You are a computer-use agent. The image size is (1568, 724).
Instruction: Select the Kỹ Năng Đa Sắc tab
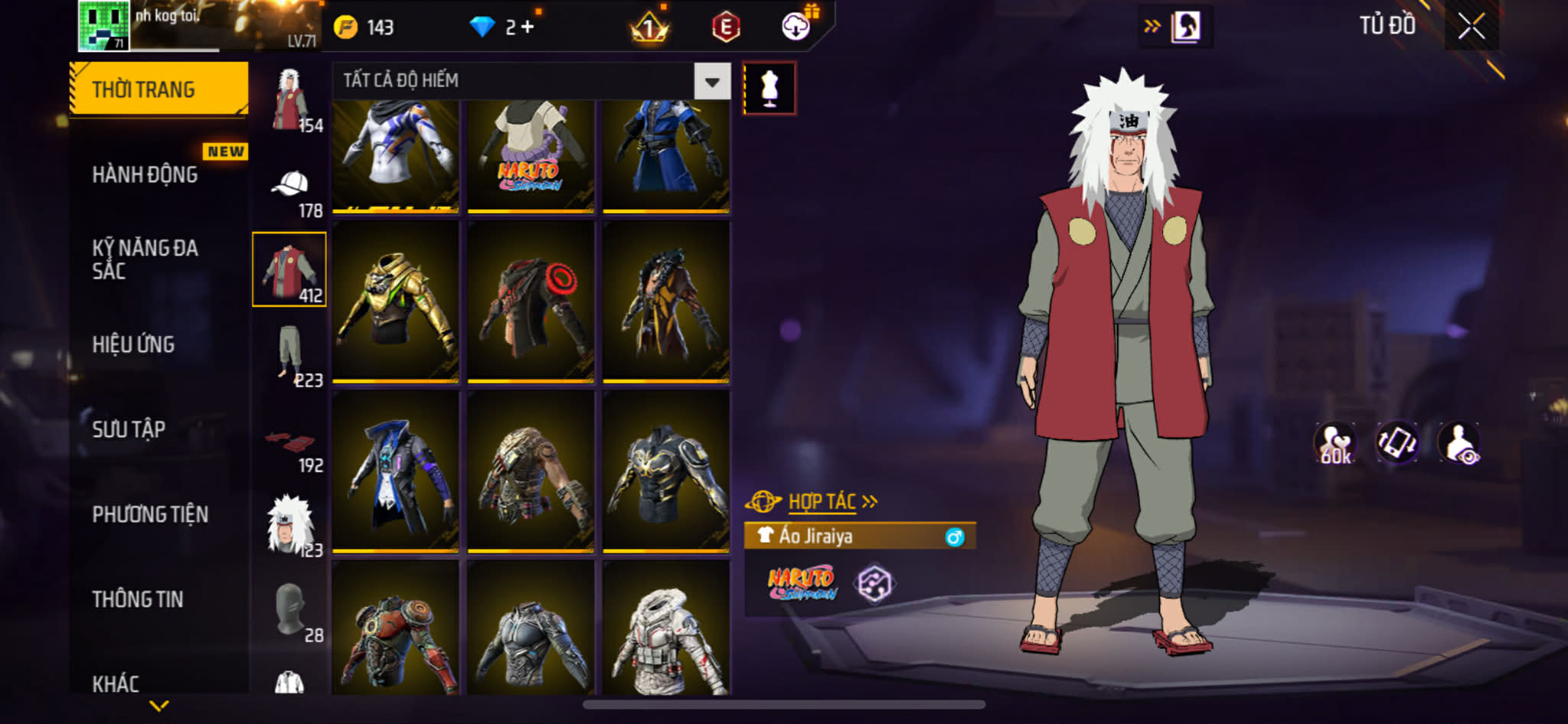pos(145,259)
